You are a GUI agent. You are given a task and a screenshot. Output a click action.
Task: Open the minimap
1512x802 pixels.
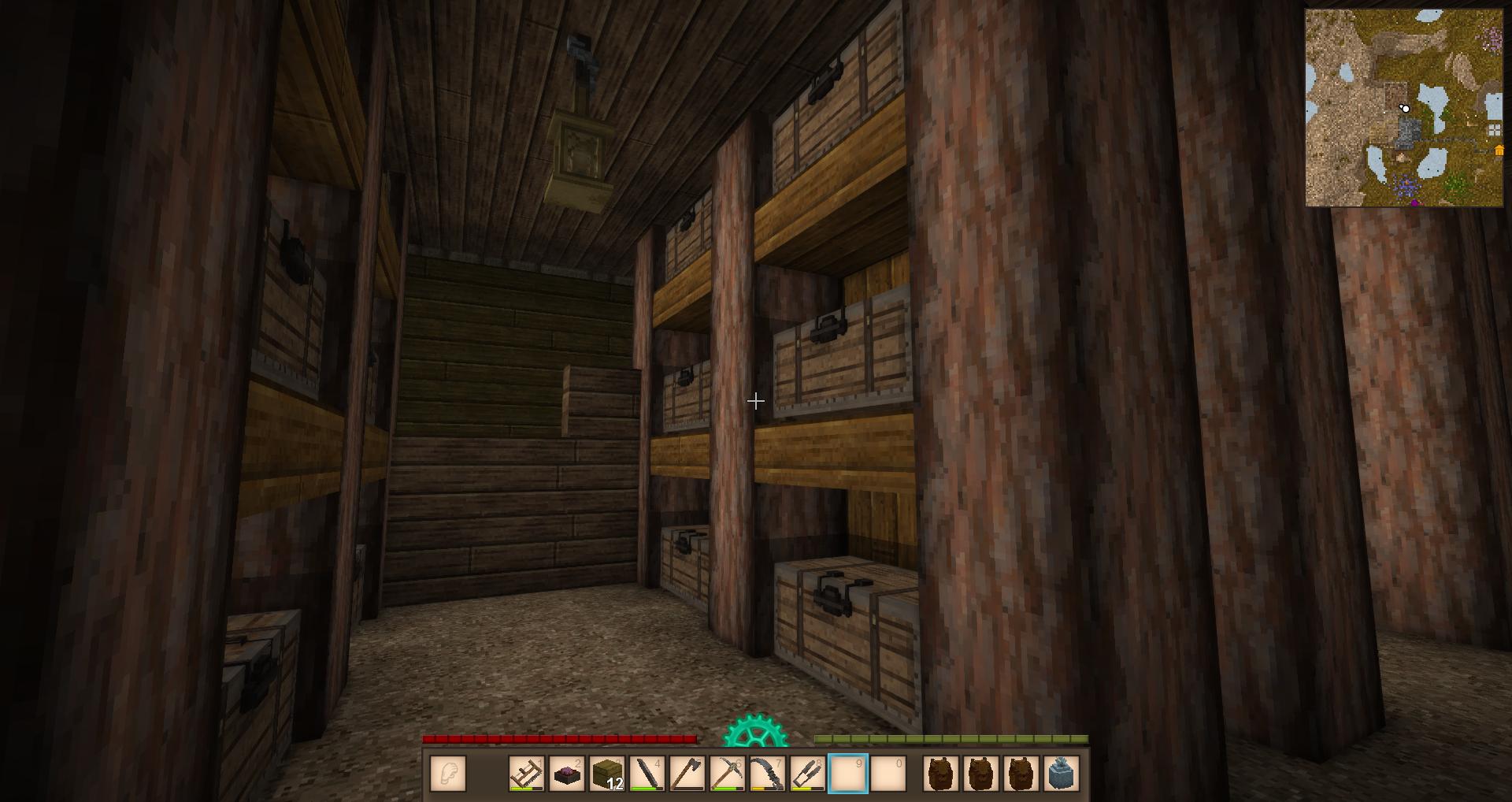[1404, 108]
